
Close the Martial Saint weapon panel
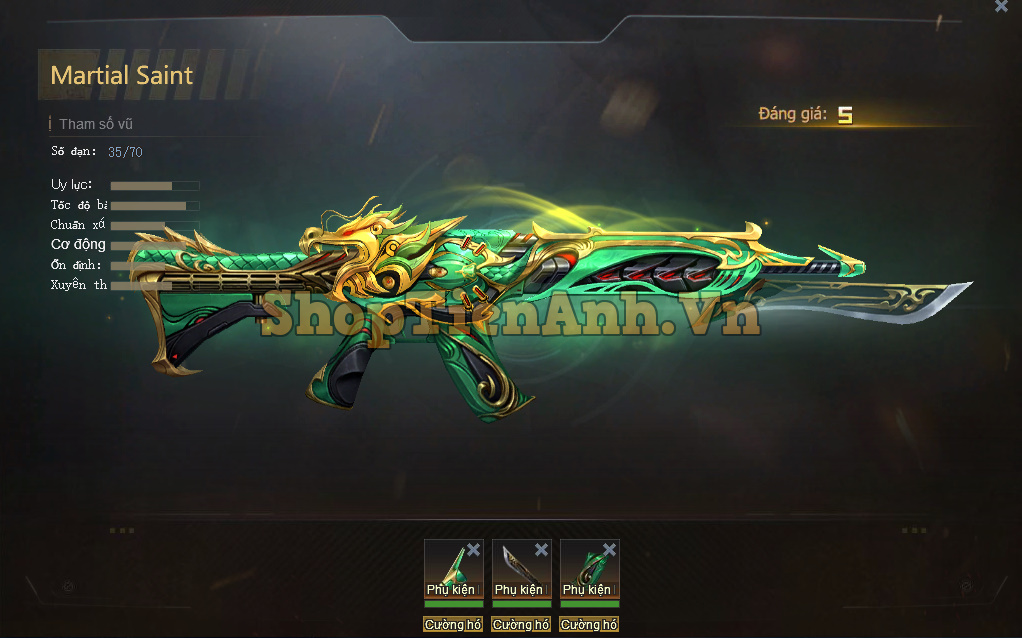[1001, 7]
